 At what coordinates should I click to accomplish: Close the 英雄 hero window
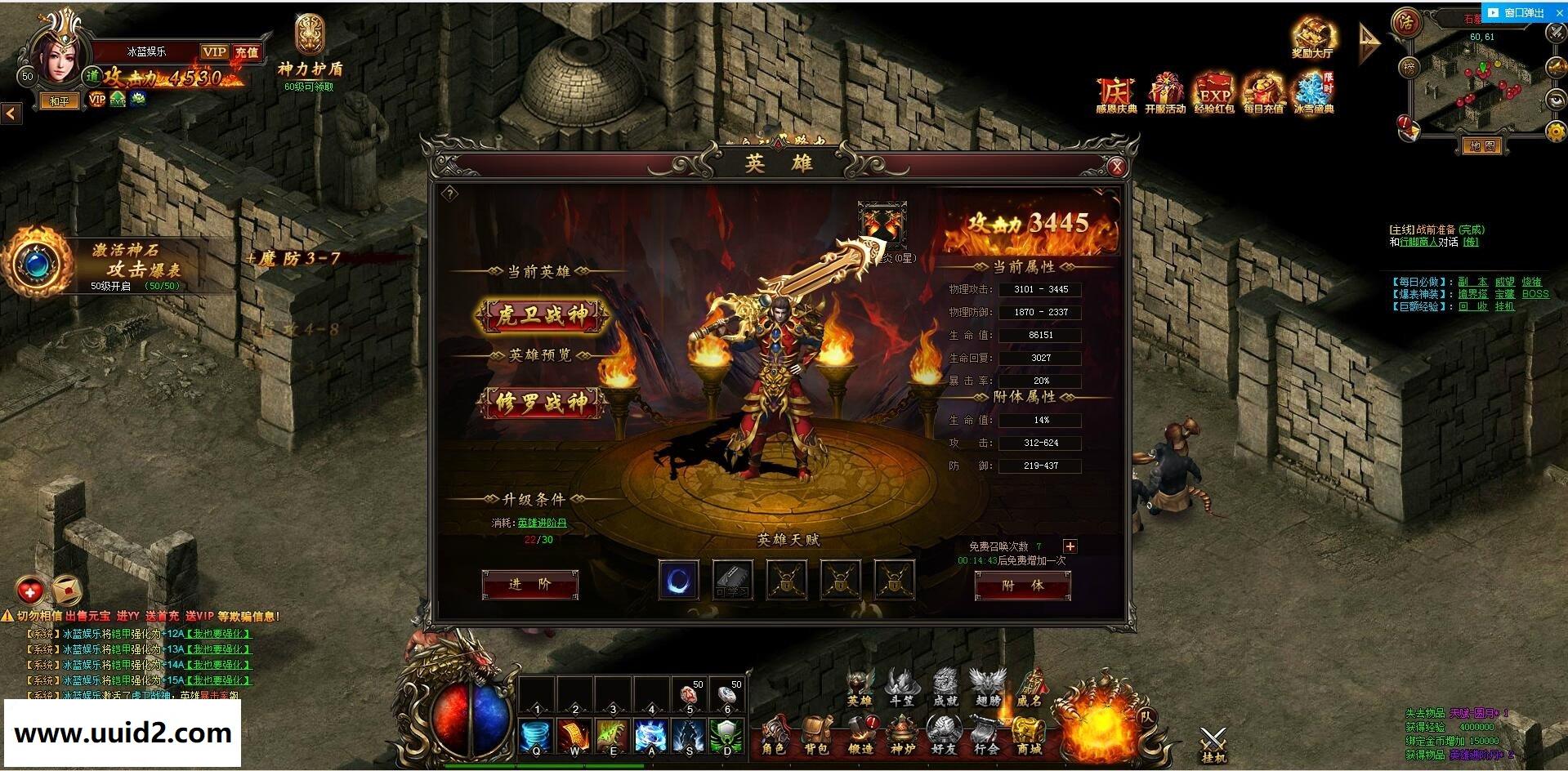[1116, 167]
